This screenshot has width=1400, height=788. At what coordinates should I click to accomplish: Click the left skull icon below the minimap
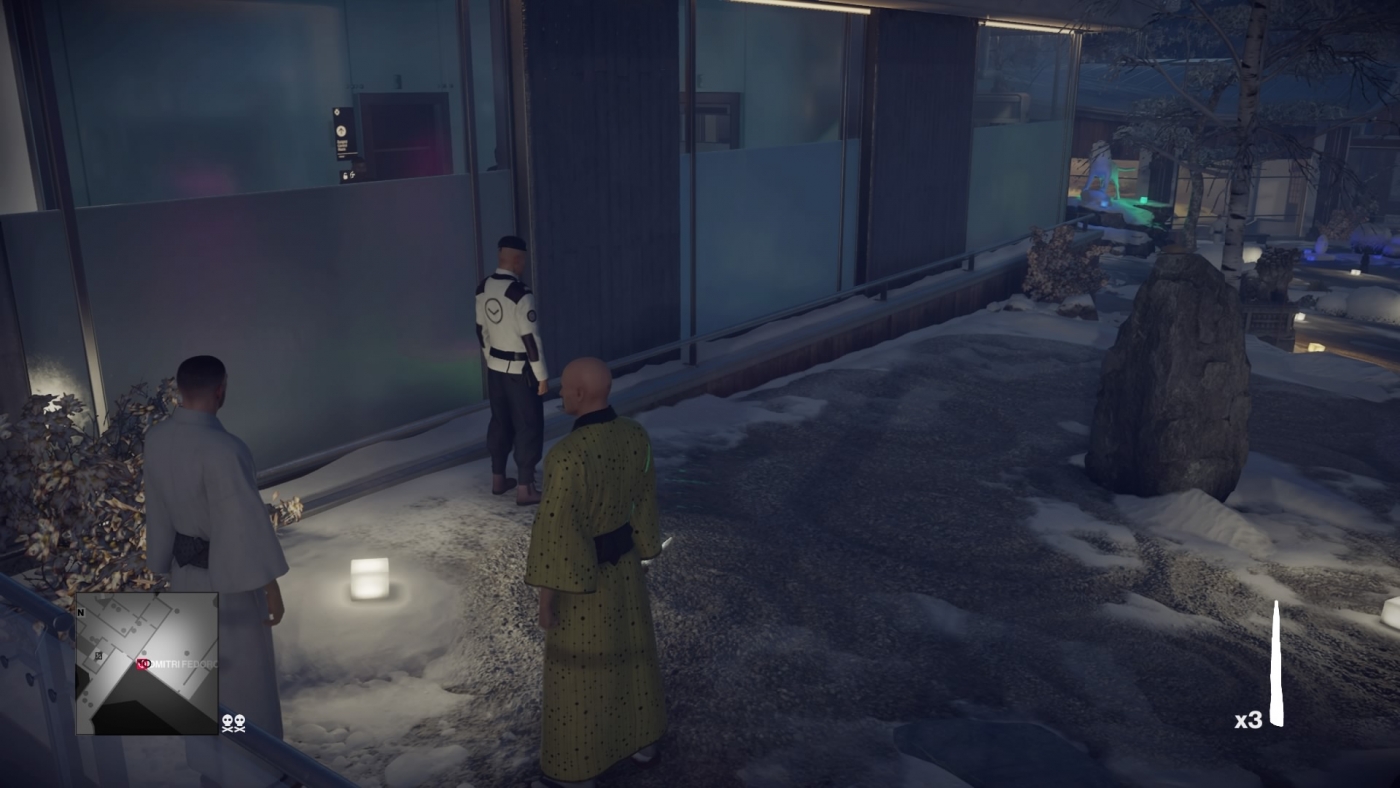[228, 722]
